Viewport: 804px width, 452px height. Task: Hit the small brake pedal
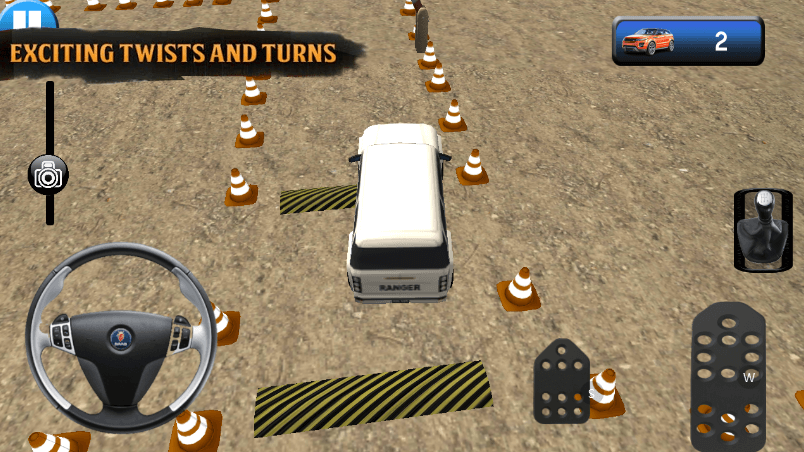(561, 382)
